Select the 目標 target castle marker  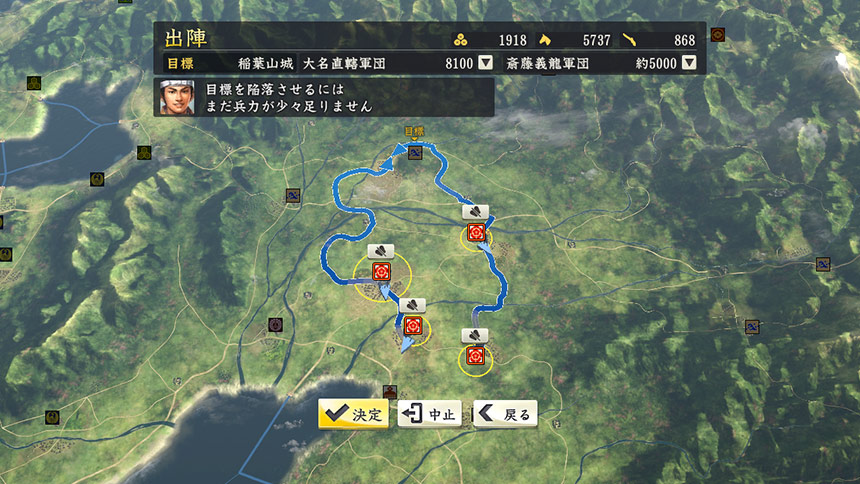click(413, 150)
